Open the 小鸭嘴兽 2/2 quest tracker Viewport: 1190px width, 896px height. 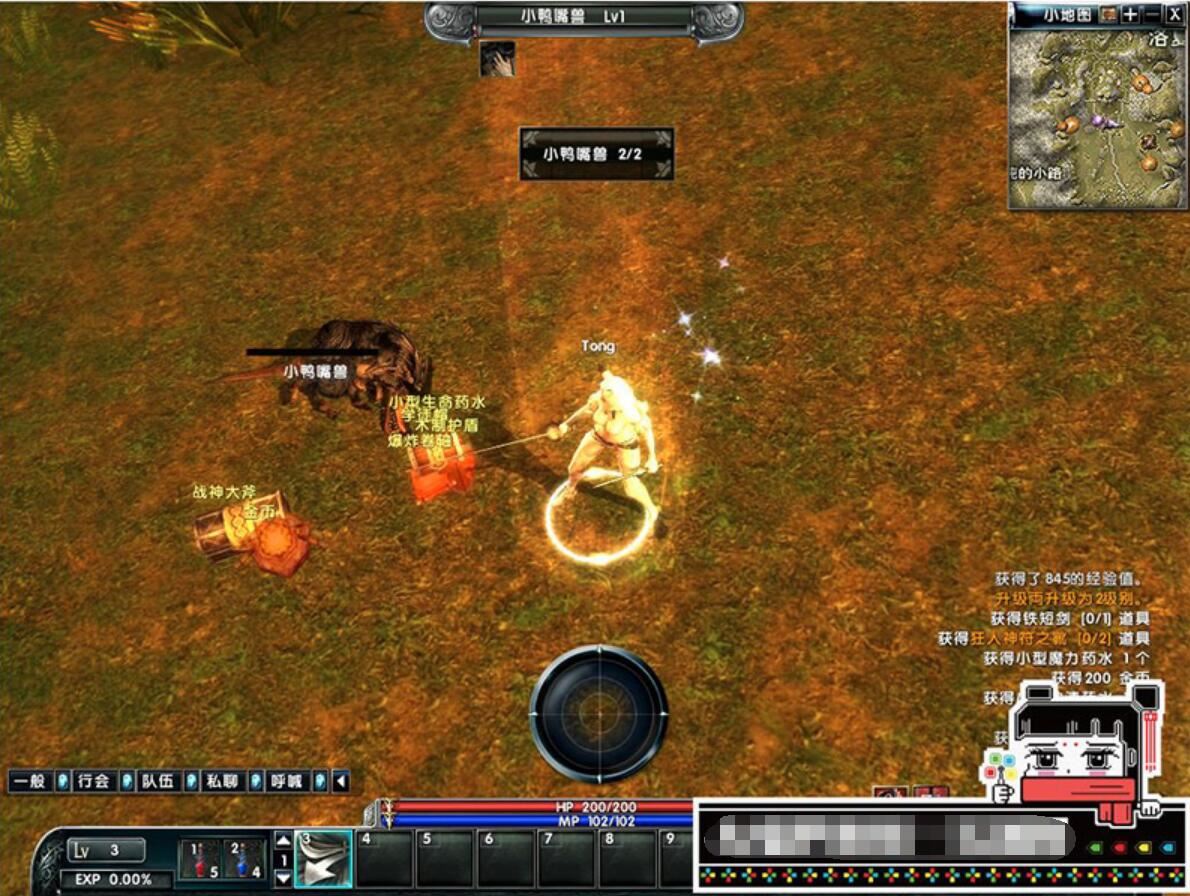tap(596, 154)
